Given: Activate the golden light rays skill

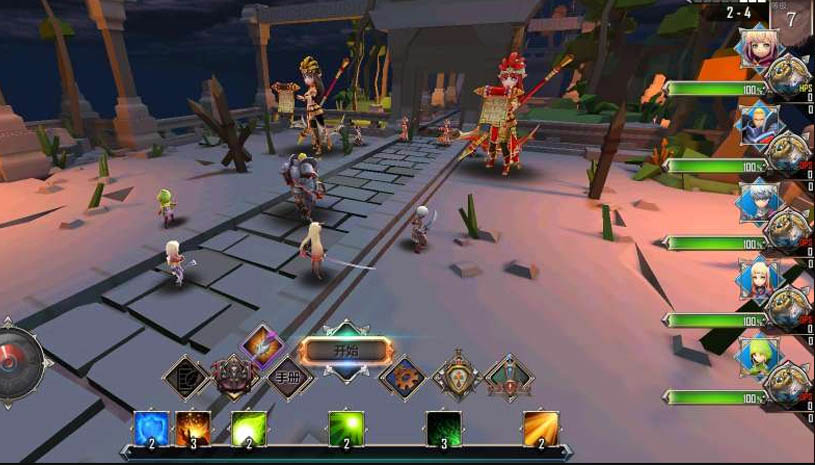Looking at the screenshot, I should [540, 428].
